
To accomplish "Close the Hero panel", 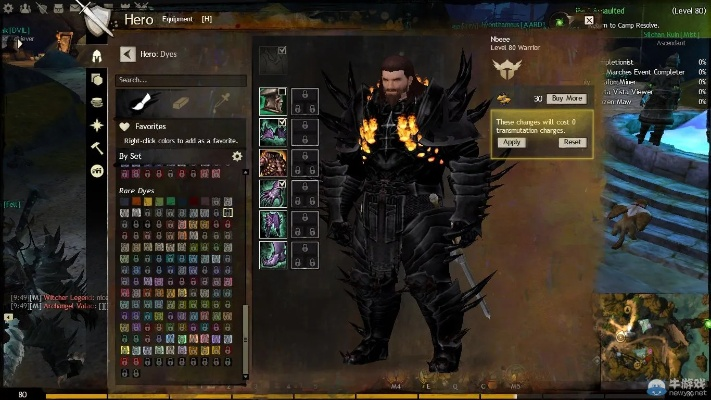I will pyautogui.click(x=589, y=19).
